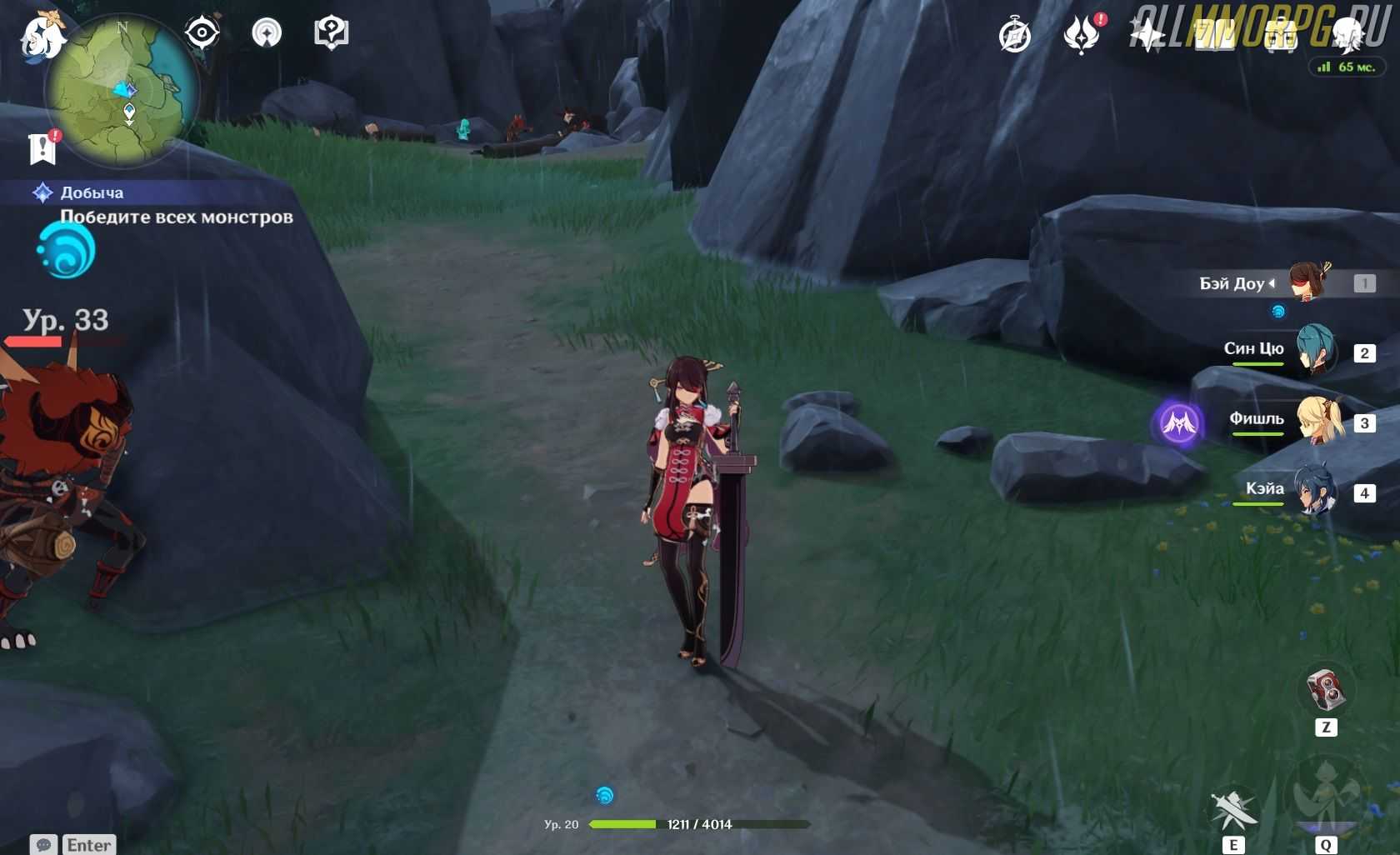Open the chat box
The image size is (1400, 855).
coord(72,844)
